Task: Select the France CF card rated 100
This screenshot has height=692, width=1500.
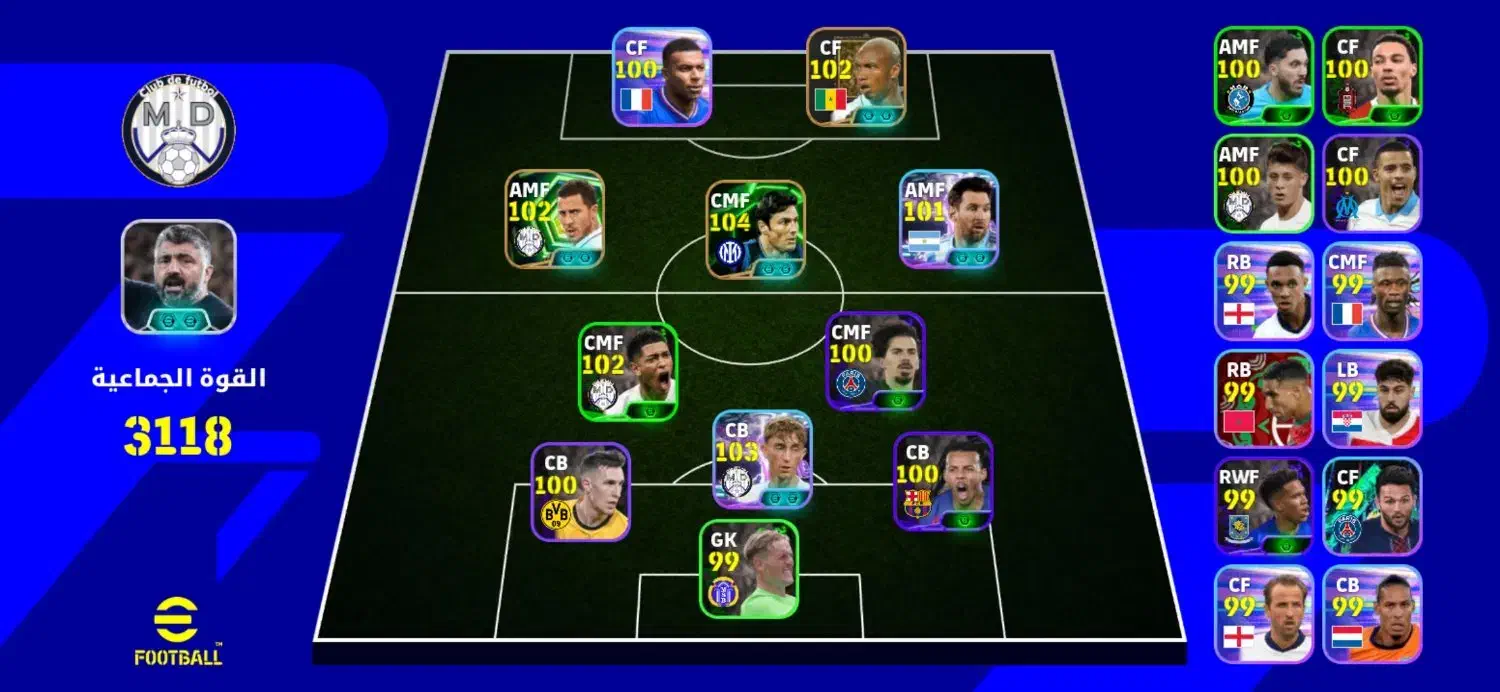Action: (x=662, y=77)
